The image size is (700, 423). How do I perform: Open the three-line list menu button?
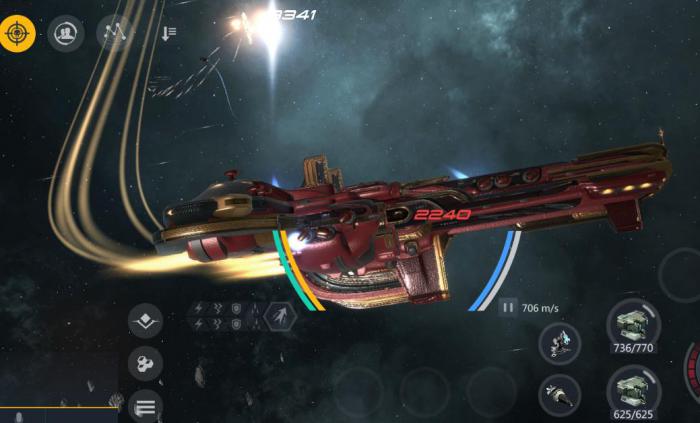click(x=145, y=406)
